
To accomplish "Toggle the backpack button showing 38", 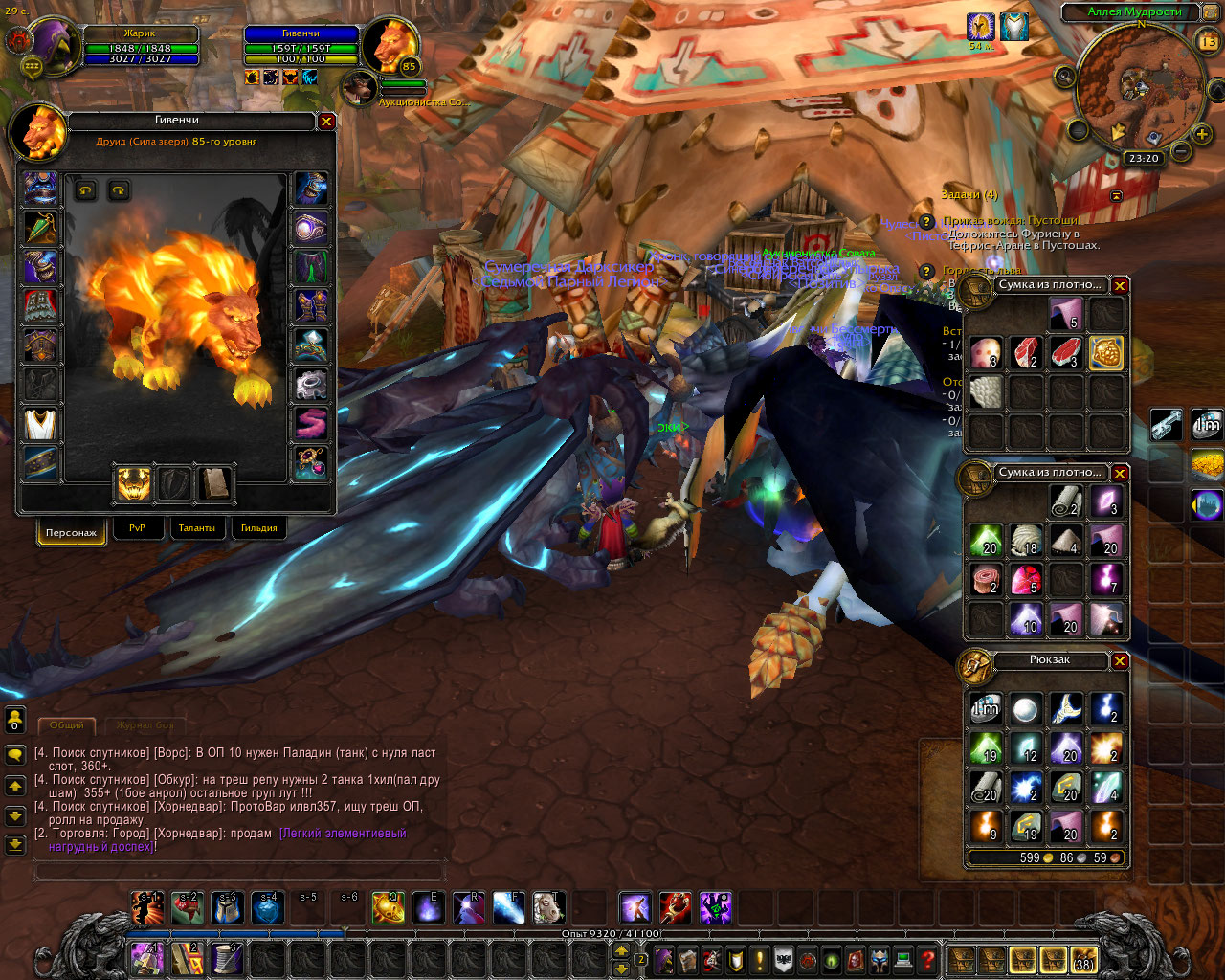I will point(1083,959).
